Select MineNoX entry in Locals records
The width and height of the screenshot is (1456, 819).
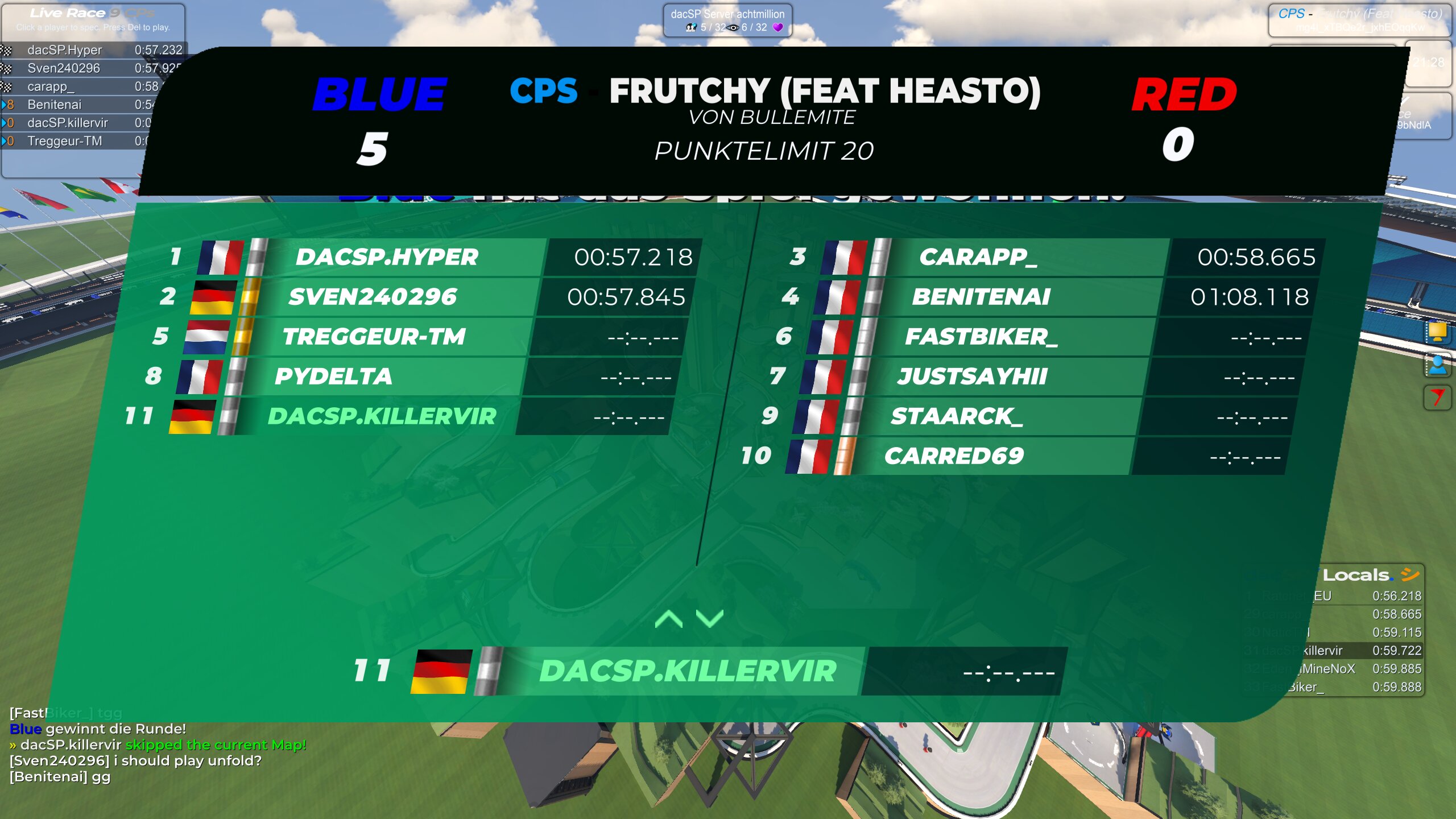1331,669
